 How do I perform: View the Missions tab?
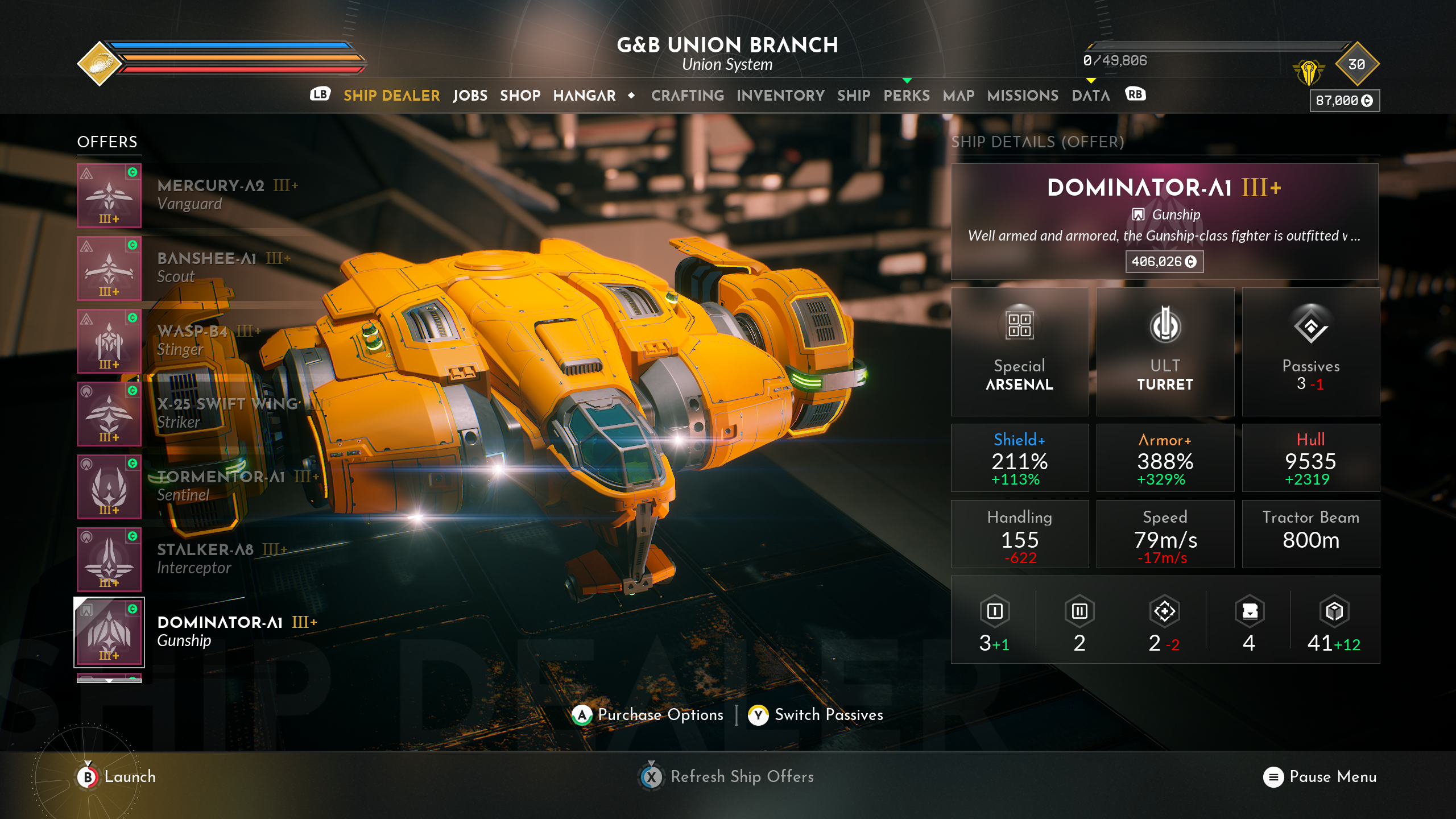(x=1023, y=96)
